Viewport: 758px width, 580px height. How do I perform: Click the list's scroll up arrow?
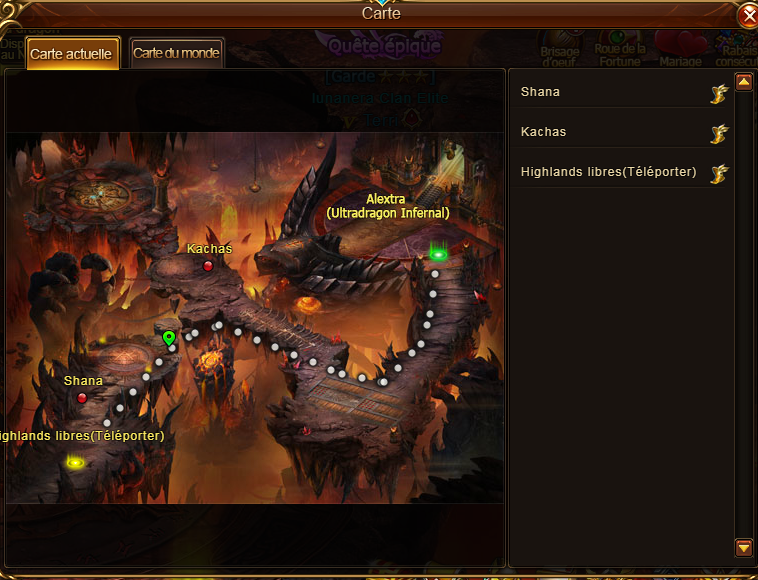click(x=743, y=83)
